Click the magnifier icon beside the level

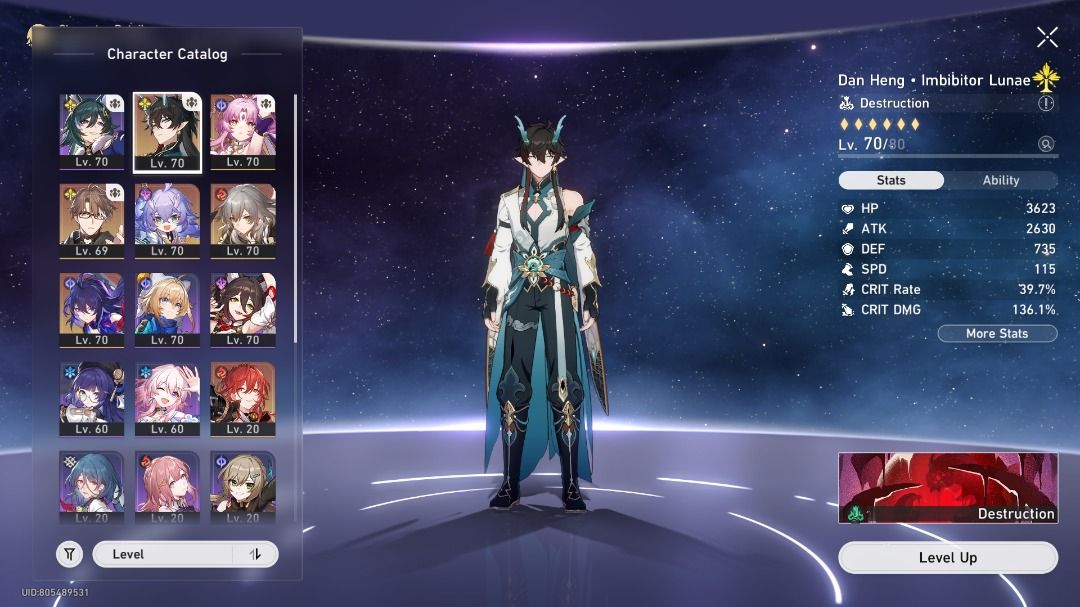click(x=1046, y=144)
